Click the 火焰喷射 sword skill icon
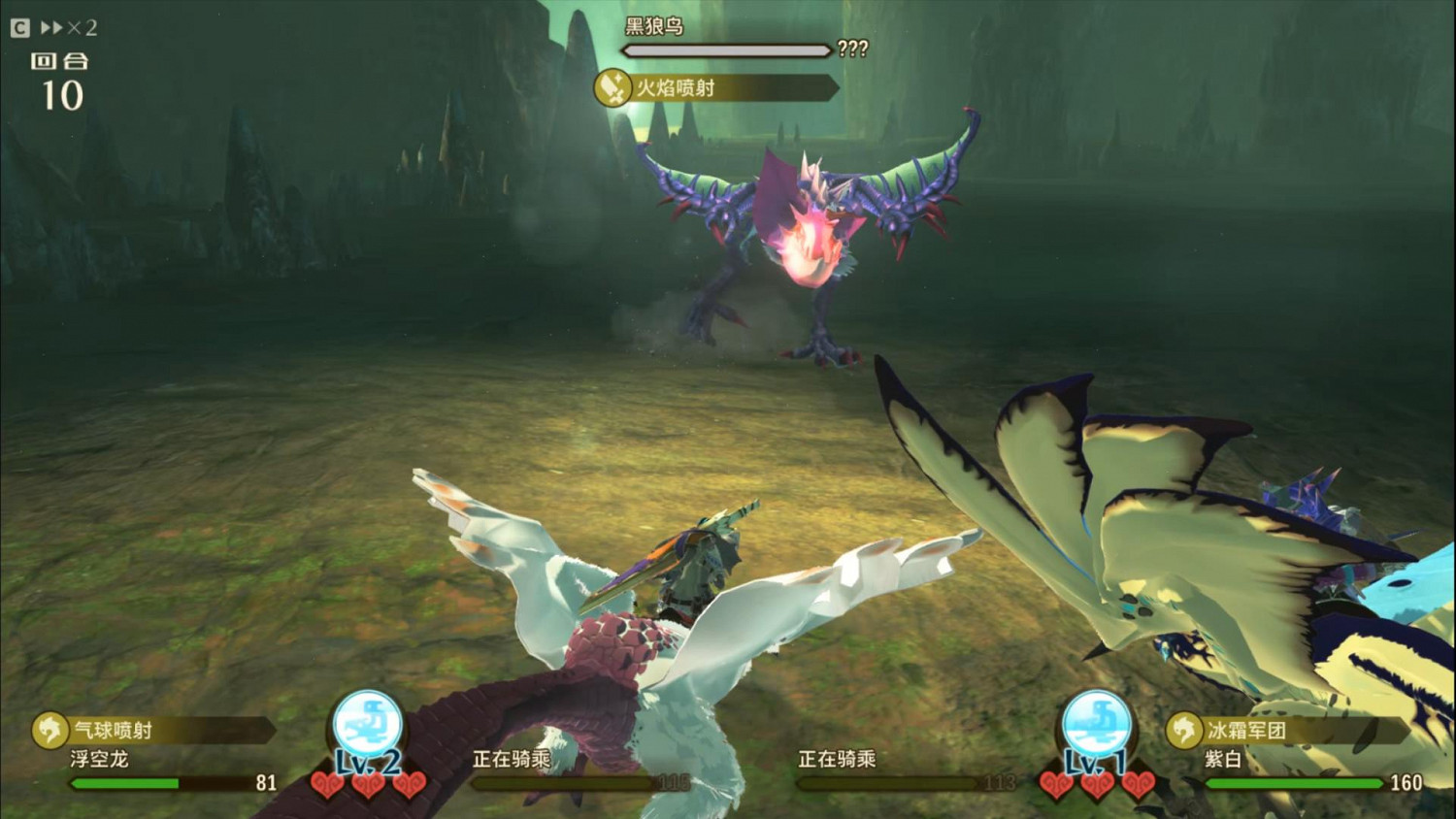 pos(612,88)
